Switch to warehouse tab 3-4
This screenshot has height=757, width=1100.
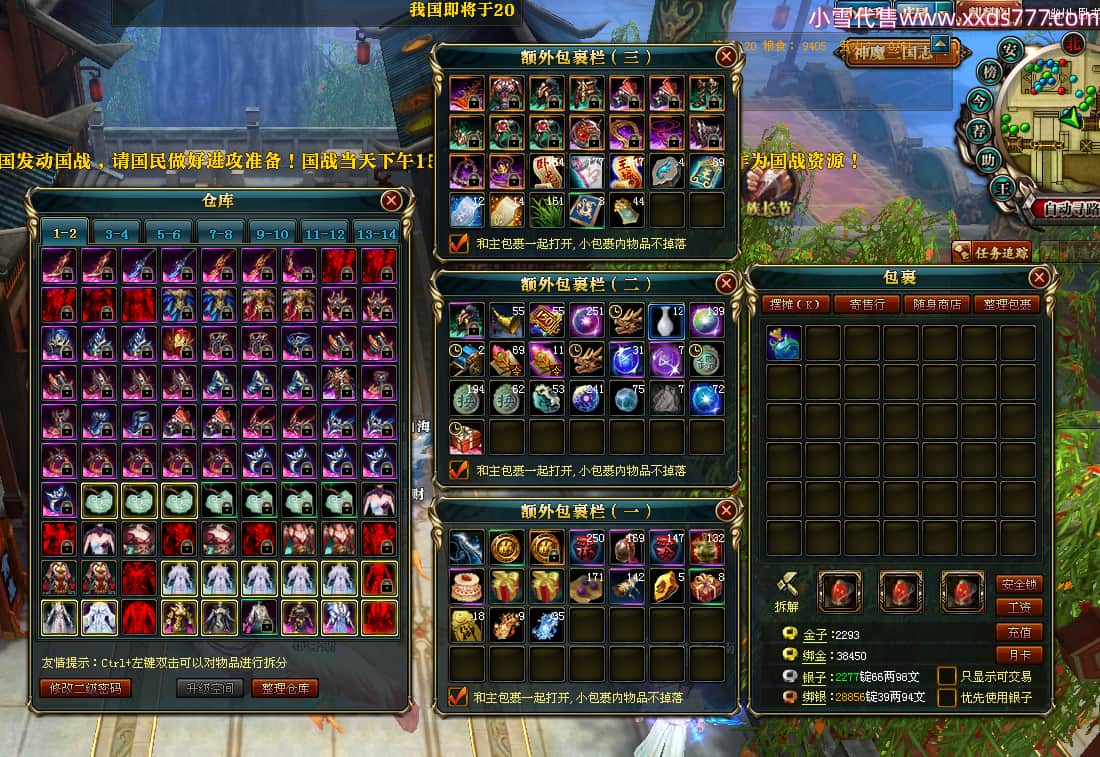pos(117,234)
